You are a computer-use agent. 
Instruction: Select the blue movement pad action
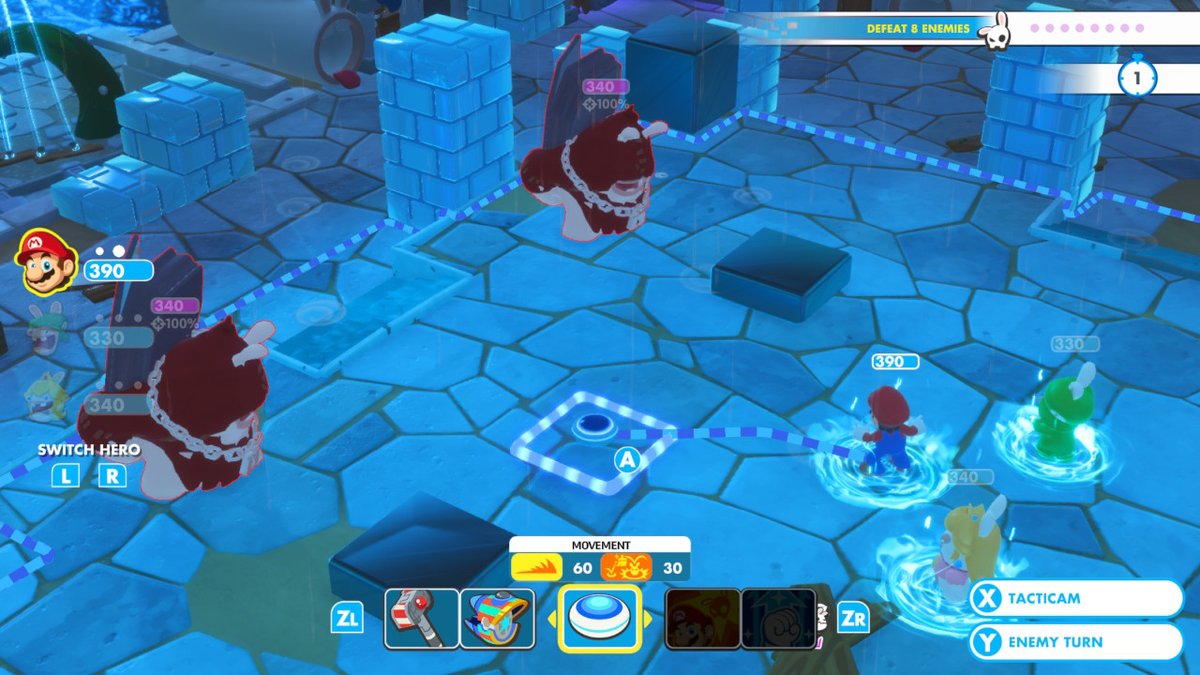(x=600, y=618)
